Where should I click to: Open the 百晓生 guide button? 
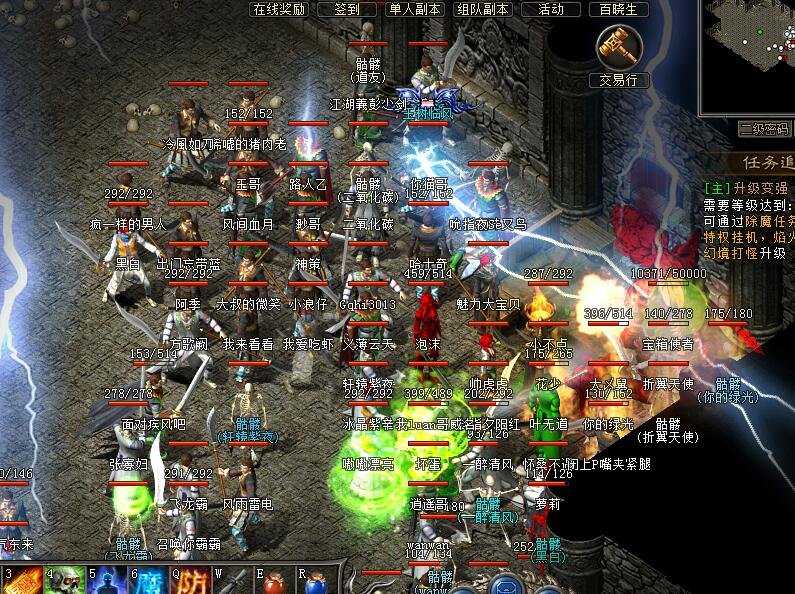[619, 9]
